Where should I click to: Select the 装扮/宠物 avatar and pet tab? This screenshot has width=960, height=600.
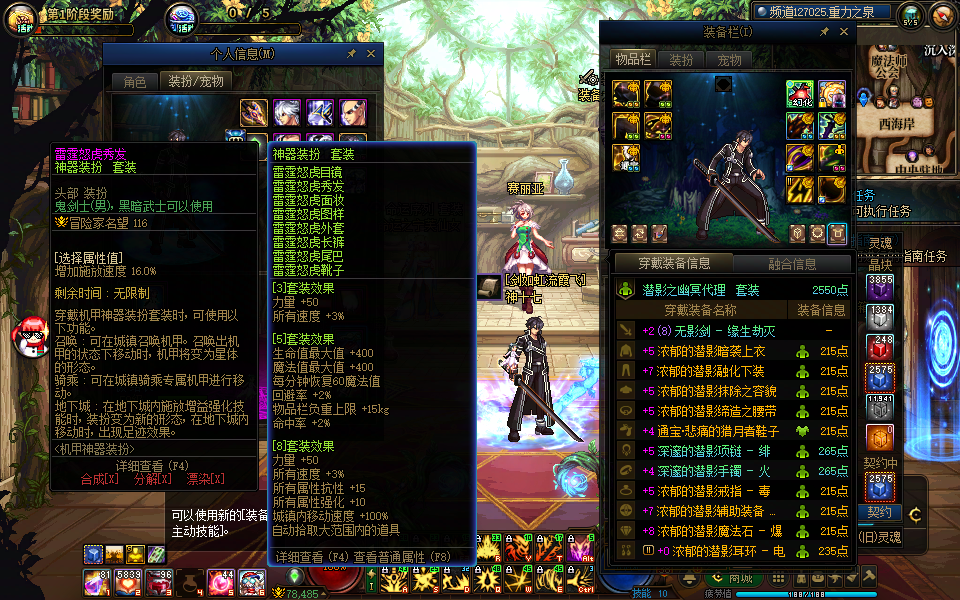point(195,82)
